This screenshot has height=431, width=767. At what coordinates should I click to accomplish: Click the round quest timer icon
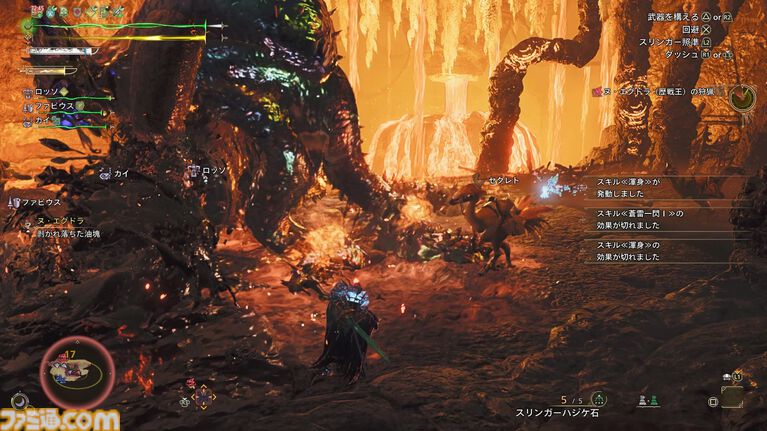pyautogui.click(x=741, y=97)
